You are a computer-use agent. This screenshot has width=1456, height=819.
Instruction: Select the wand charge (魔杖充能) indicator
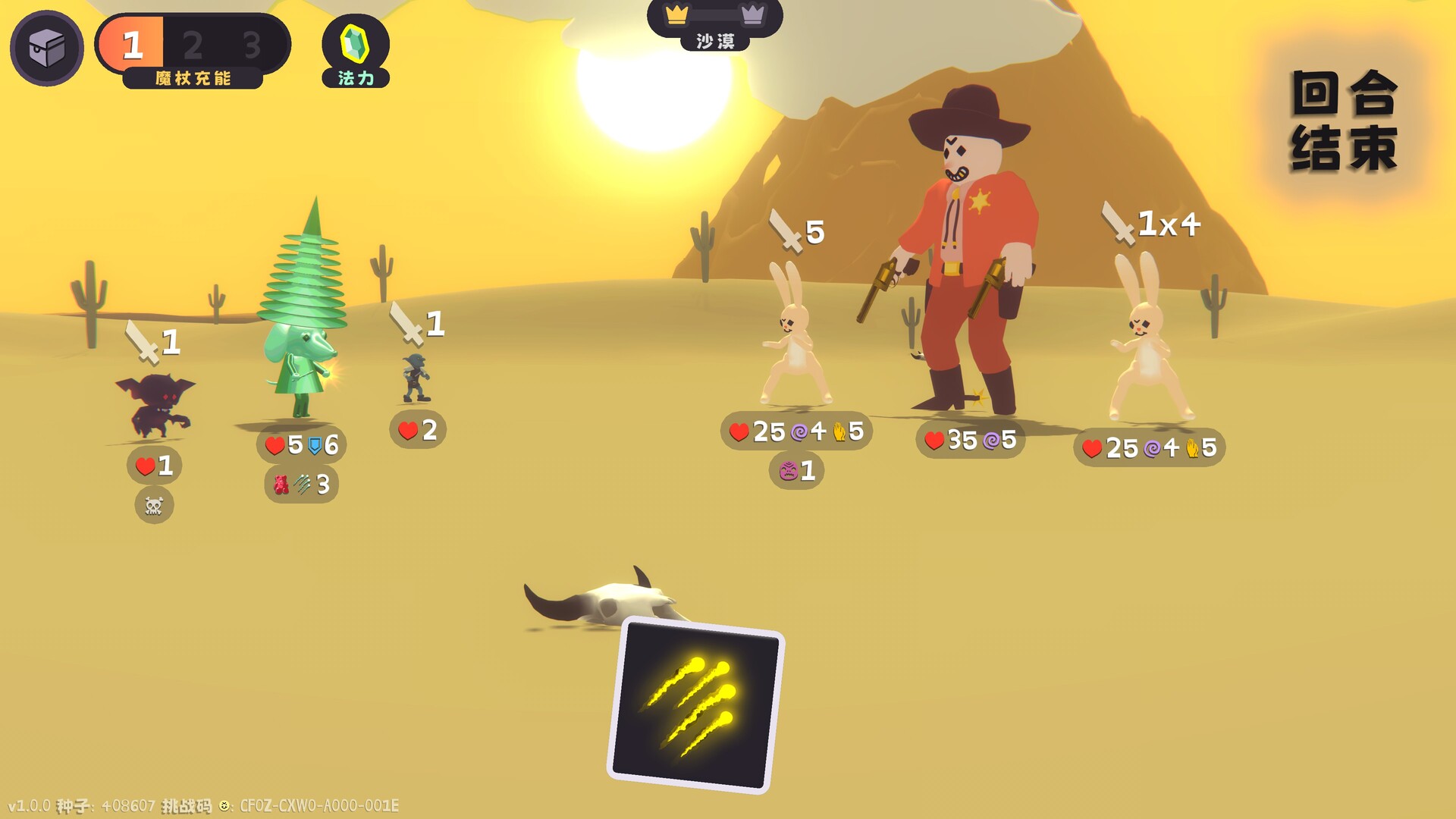tap(193, 50)
